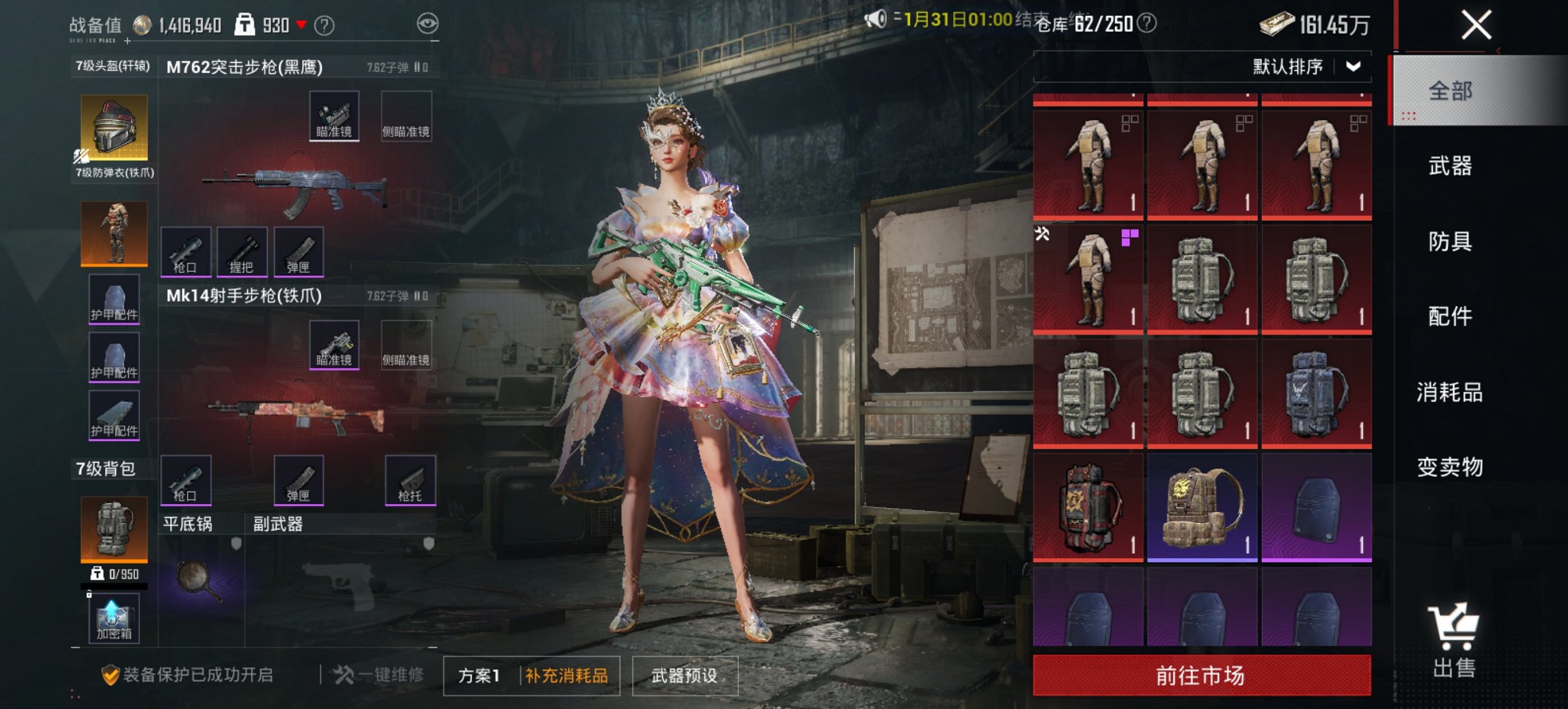Open the 加密箱 secure case slot
The image size is (1568, 709).
113,619
